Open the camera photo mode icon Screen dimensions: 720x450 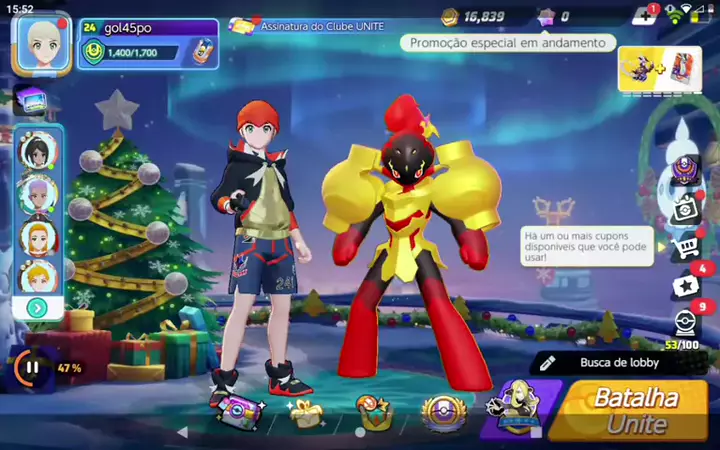coord(685,208)
